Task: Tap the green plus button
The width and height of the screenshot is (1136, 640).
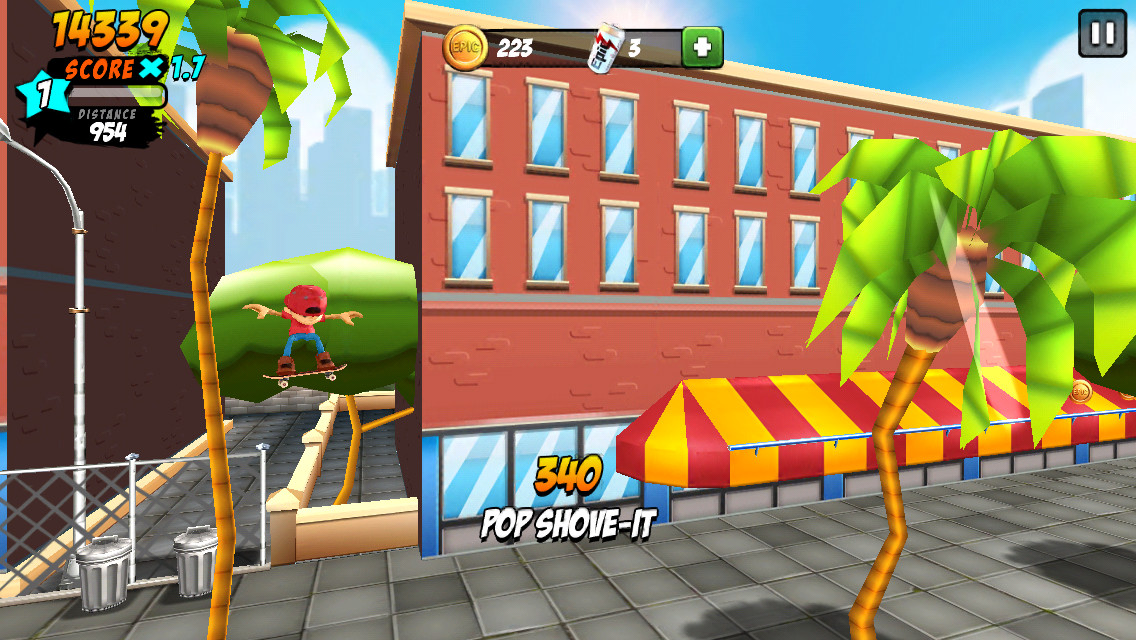Action: click(702, 47)
